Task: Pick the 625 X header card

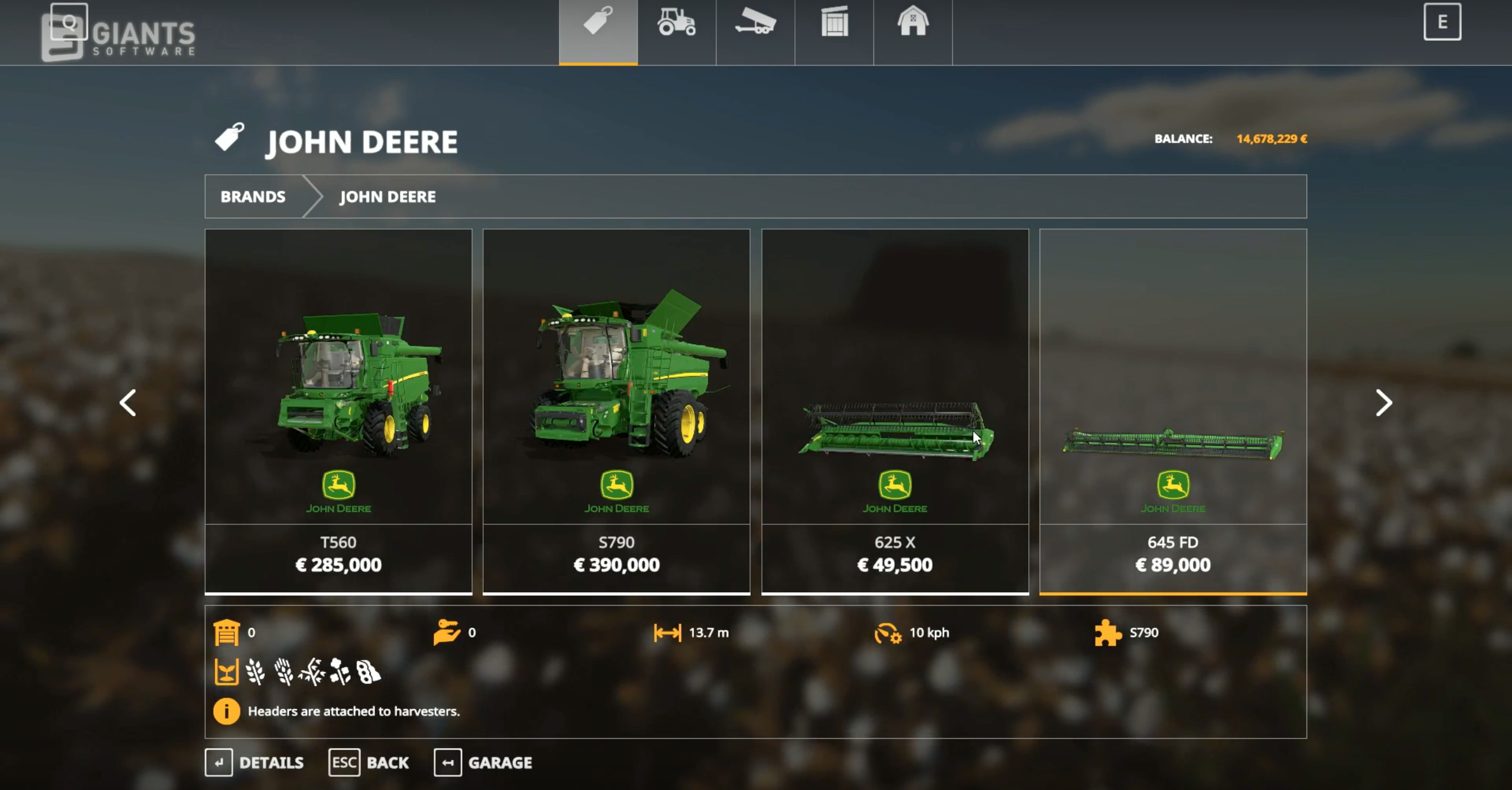Action: click(x=895, y=410)
